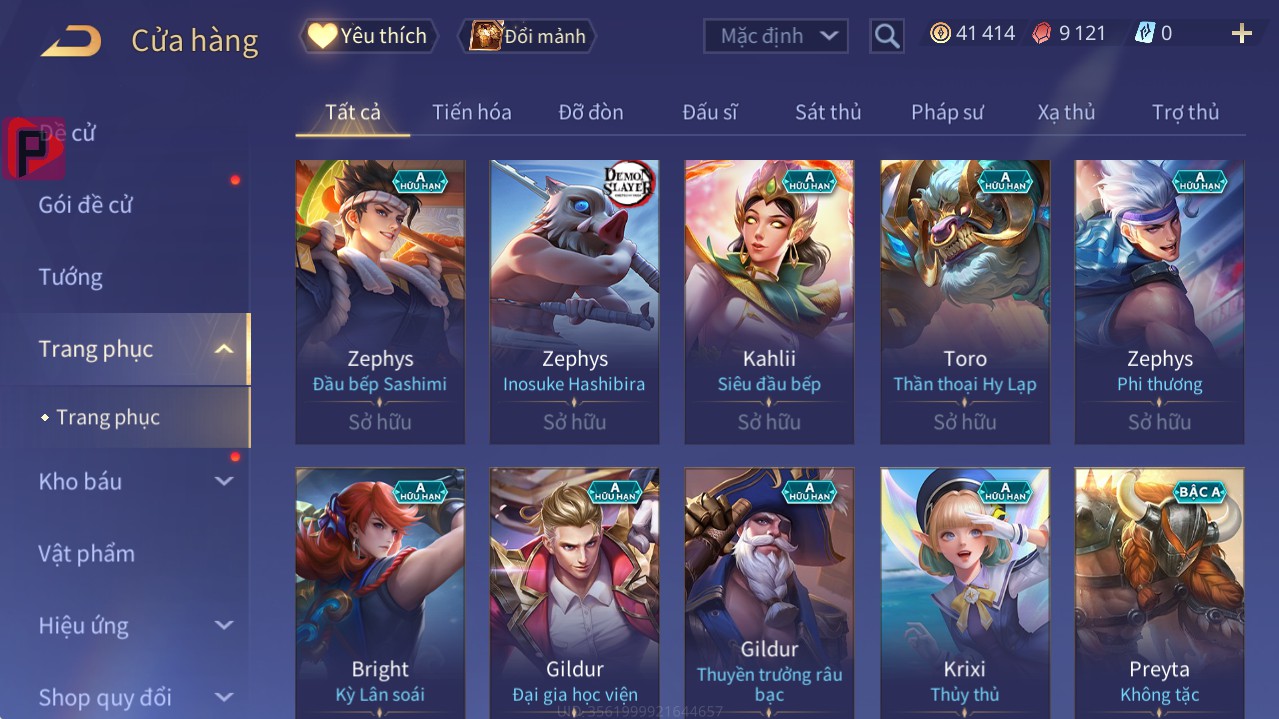Screen dimensions: 1279x719
Task: Select the Sát thủ category tab
Action: (x=828, y=112)
